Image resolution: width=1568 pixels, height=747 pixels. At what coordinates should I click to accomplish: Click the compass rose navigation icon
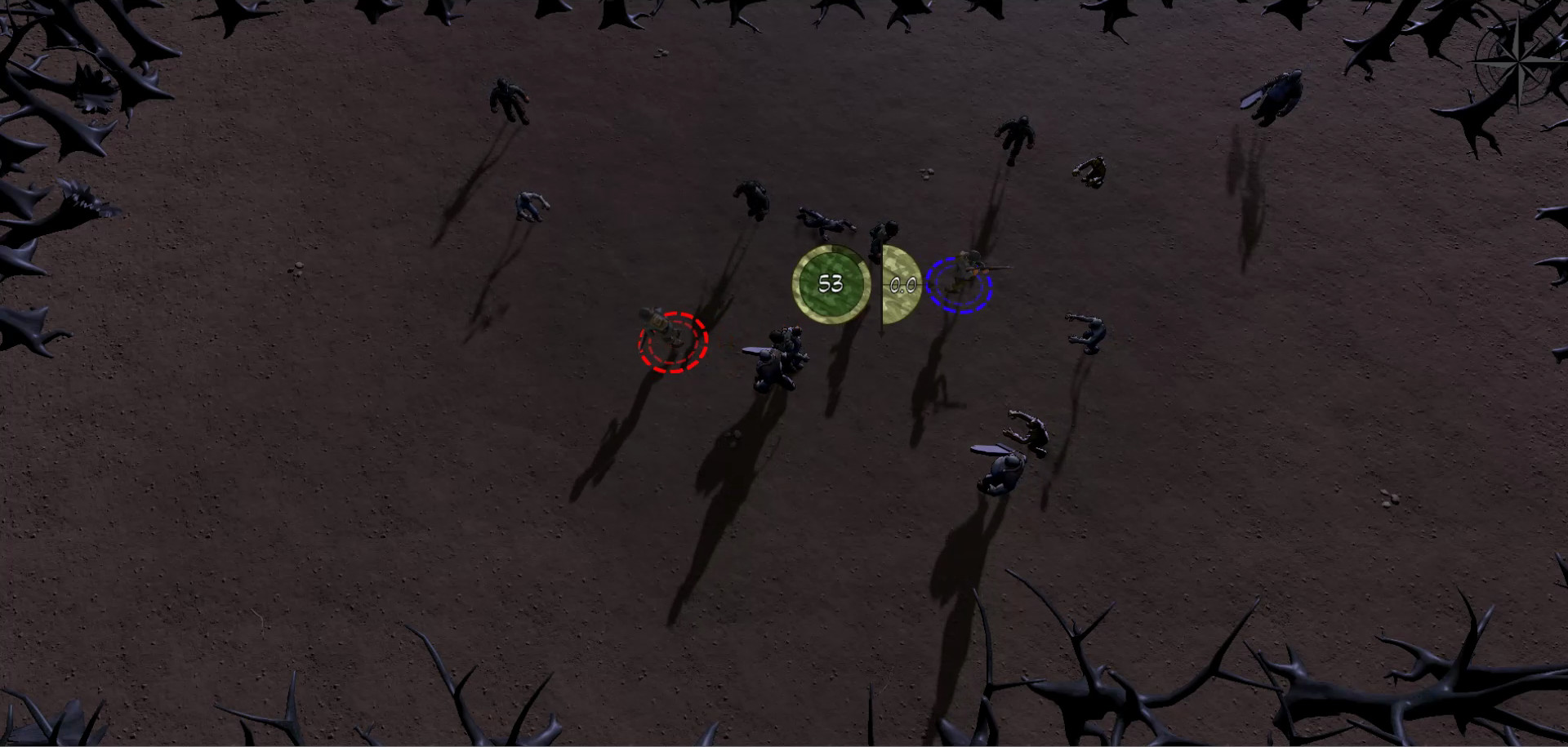(x=1519, y=62)
